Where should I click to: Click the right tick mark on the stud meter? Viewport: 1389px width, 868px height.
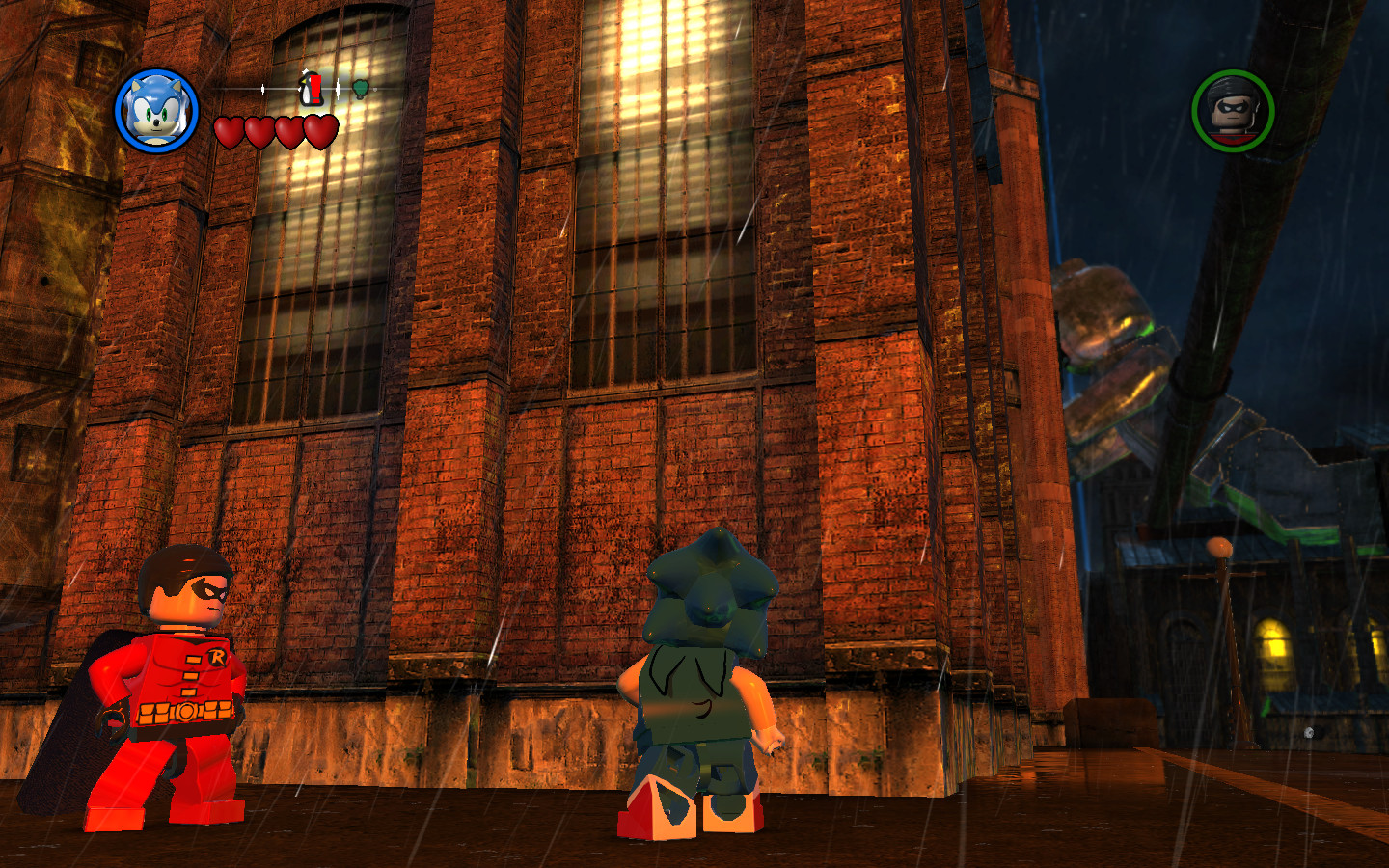(x=338, y=89)
